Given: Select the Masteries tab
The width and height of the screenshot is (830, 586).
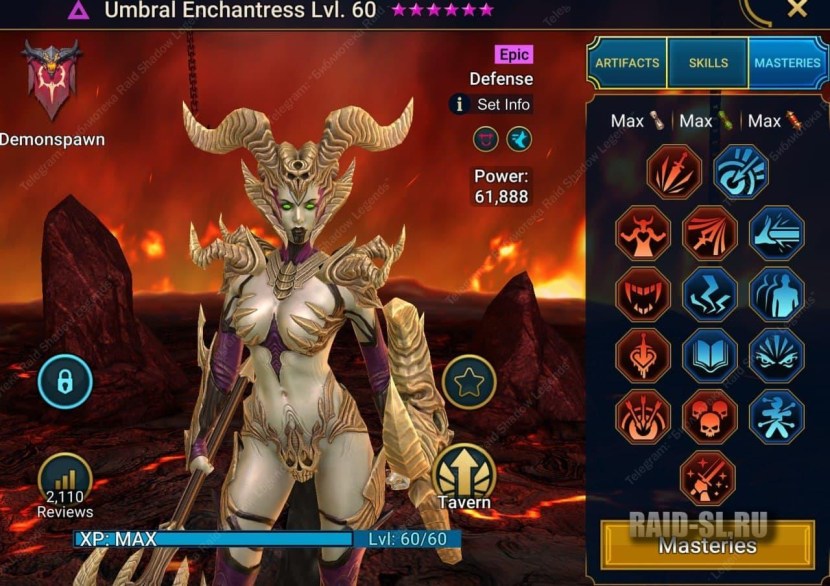Looking at the screenshot, I should [787, 63].
